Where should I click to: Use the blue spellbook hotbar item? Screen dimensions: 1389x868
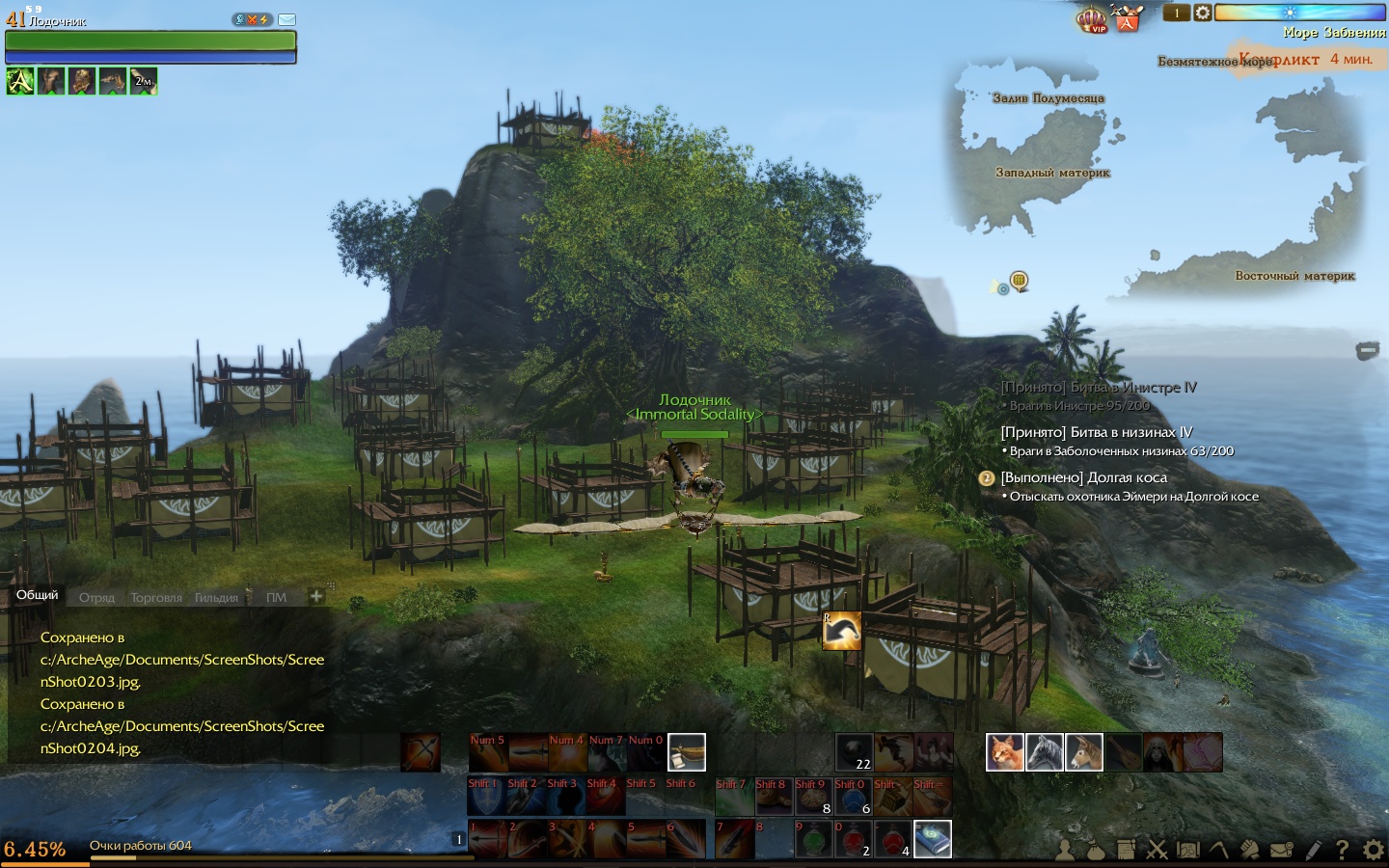click(x=932, y=839)
